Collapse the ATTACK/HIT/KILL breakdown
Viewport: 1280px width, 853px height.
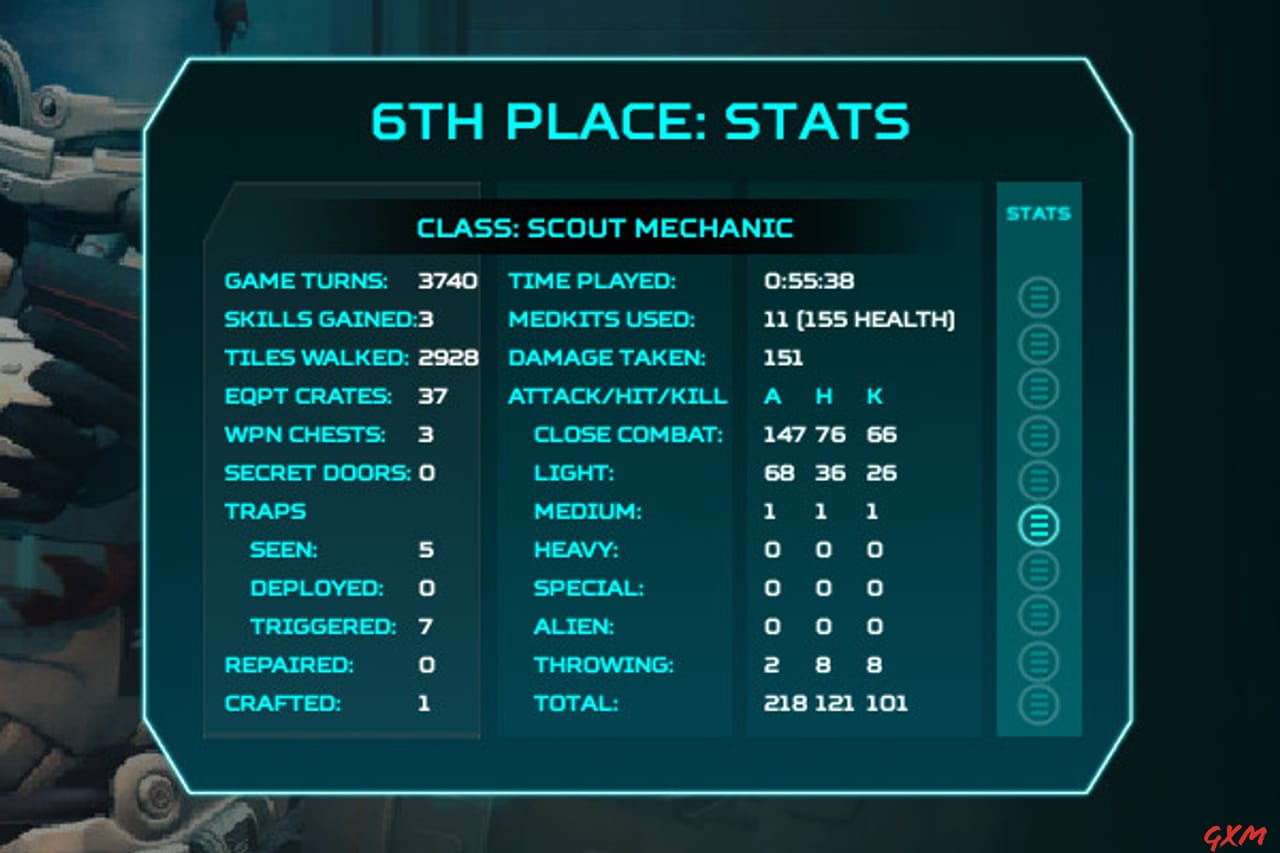[616, 395]
